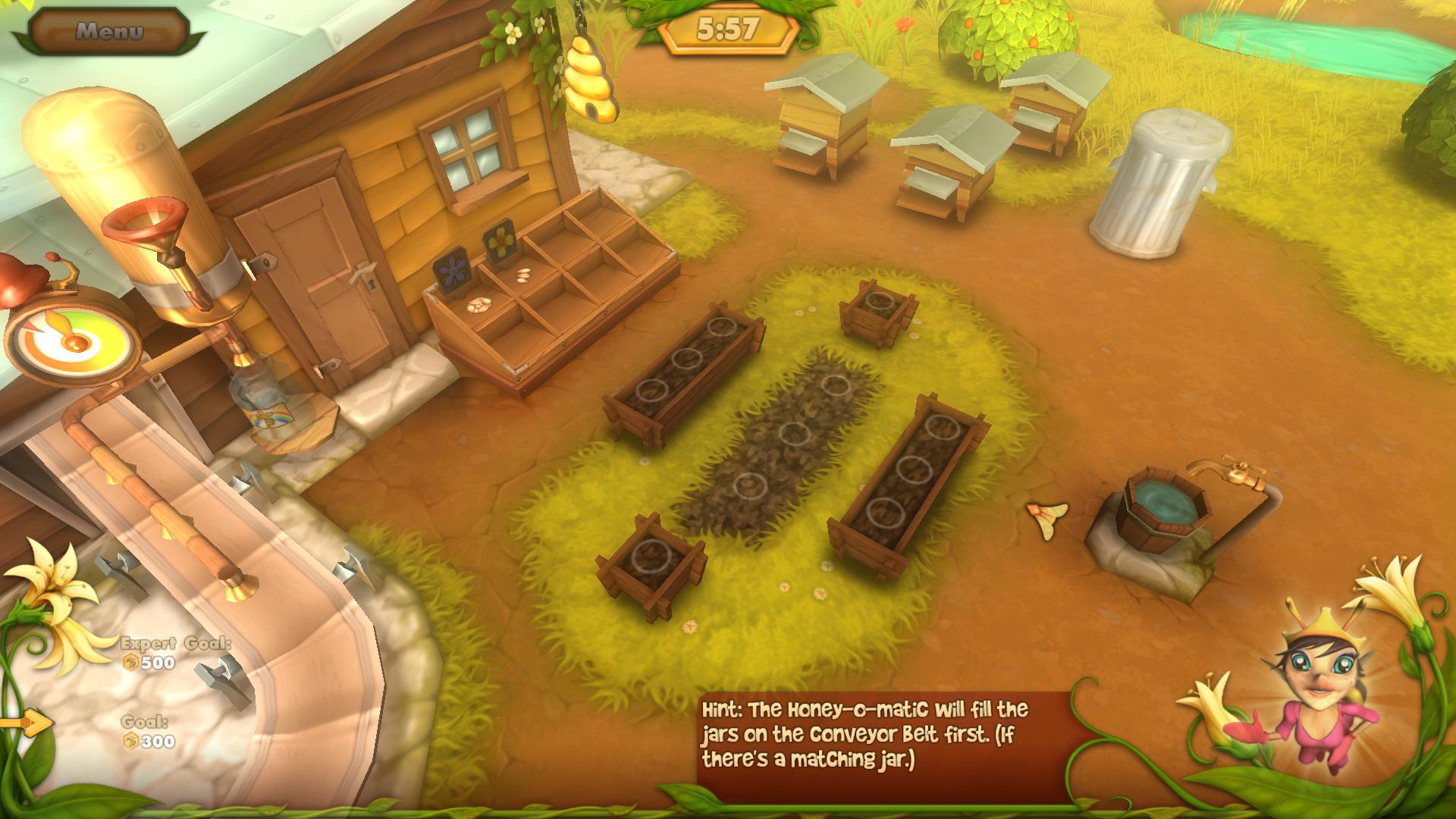Open the Menu button
The image size is (1456, 819).
tap(109, 31)
